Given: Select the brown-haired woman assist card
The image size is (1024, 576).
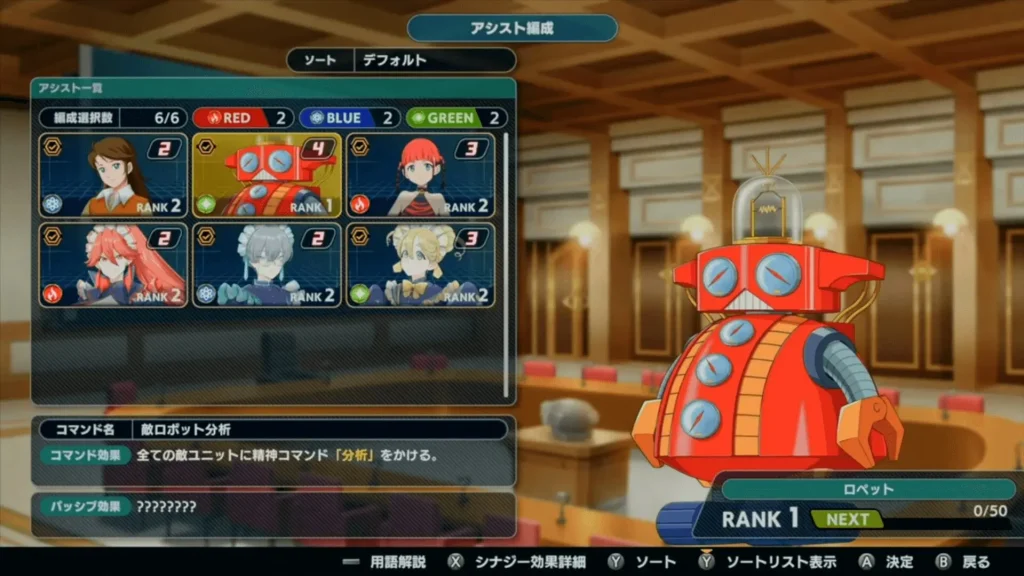Looking at the screenshot, I should [113, 175].
